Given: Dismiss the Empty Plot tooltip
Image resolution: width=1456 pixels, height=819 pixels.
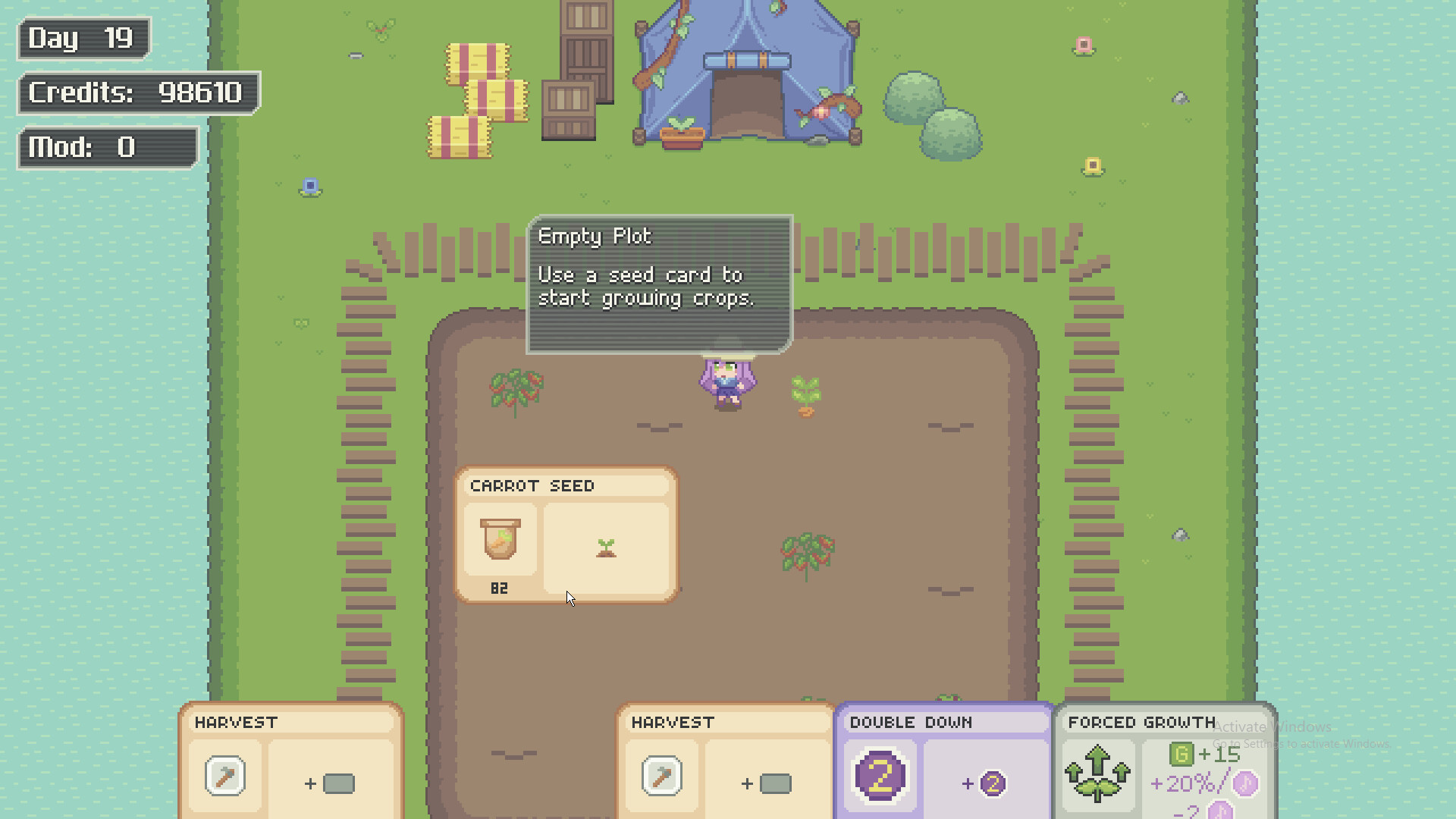Looking at the screenshot, I should tap(658, 284).
